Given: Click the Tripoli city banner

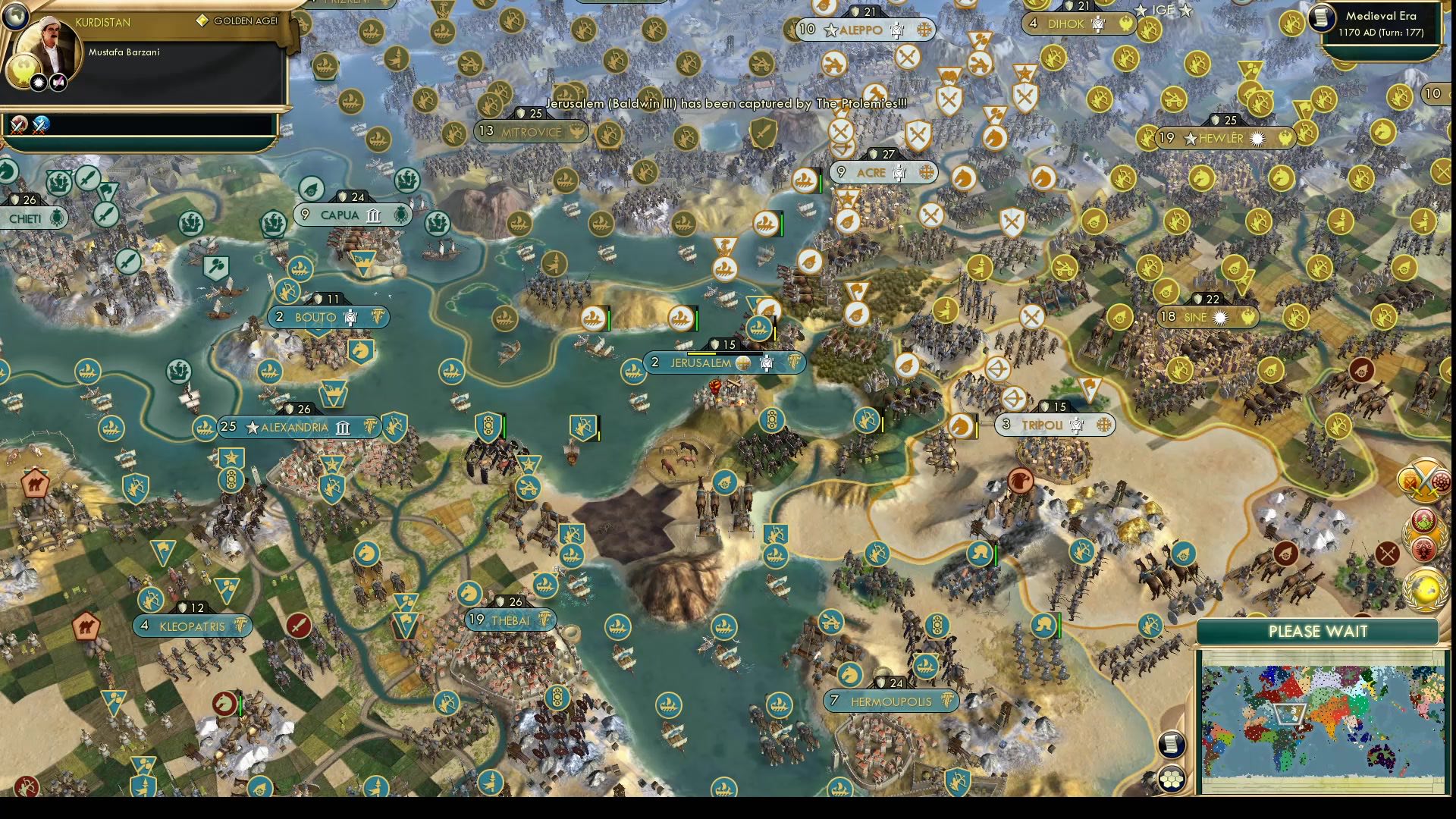Looking at the screenshot, I should click(x=1054, y=425).
